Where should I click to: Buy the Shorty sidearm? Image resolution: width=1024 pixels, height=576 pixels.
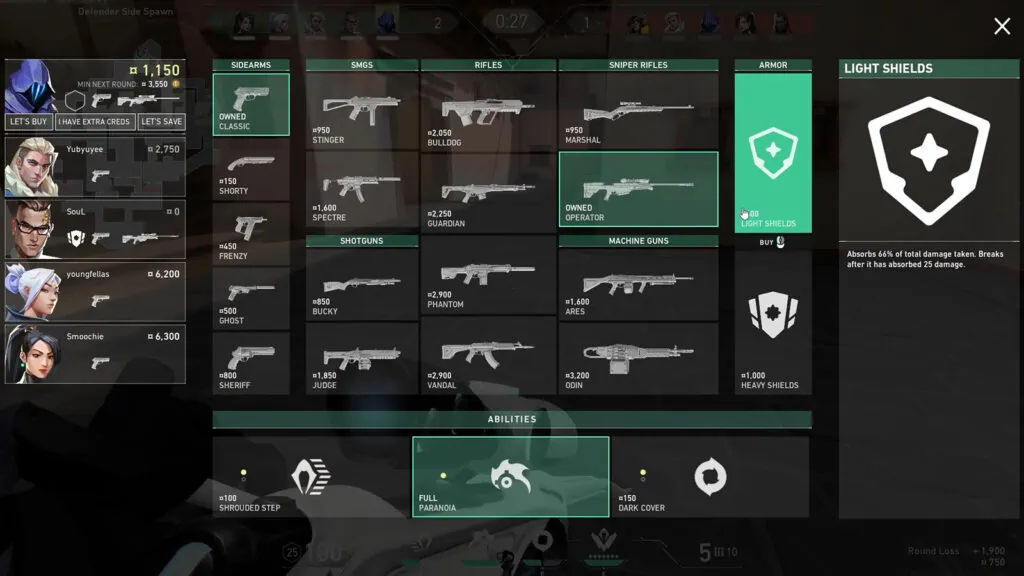(x=251, y=168)
